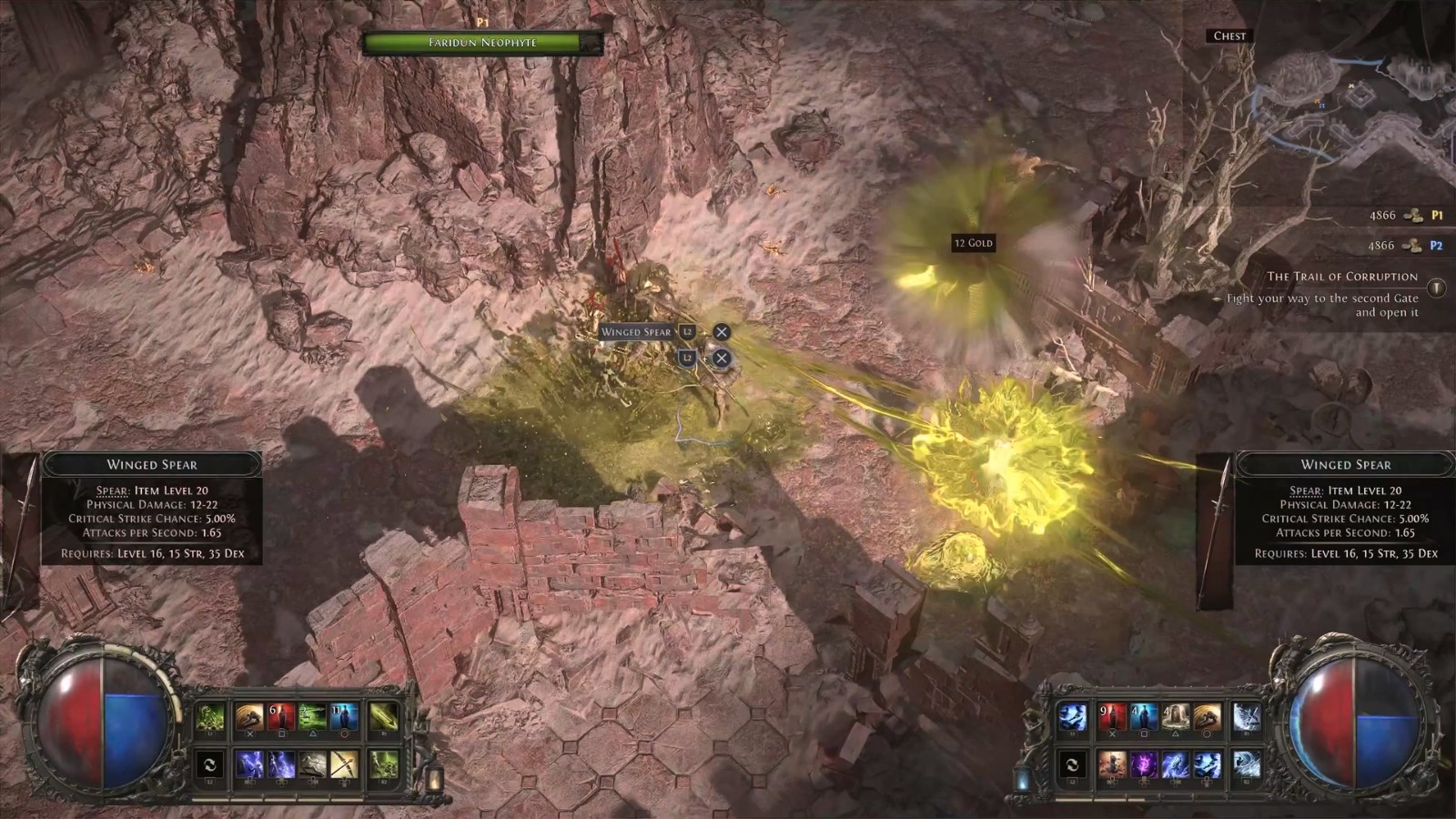Open the Trail of Corruption quest tracker

click(x=1342, y=277)
